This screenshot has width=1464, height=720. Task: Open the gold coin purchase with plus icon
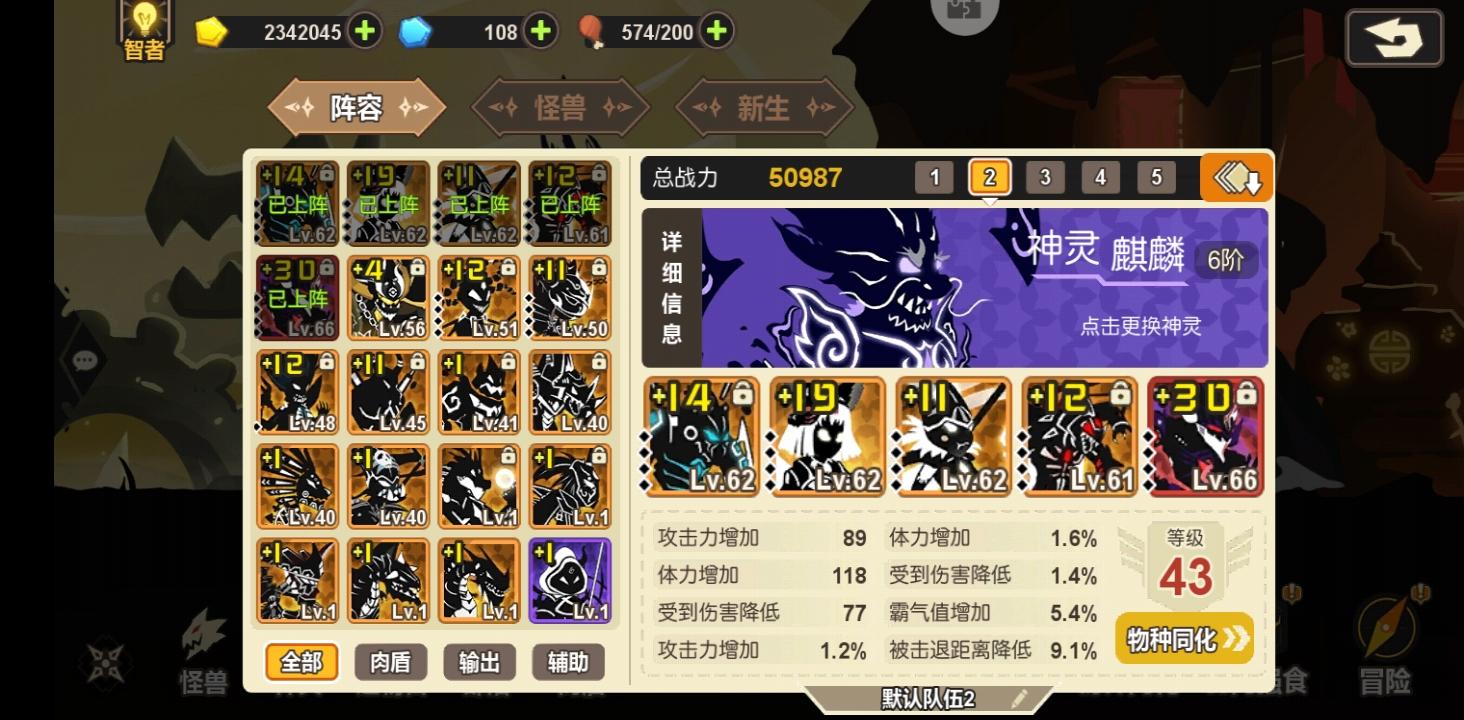364,31
